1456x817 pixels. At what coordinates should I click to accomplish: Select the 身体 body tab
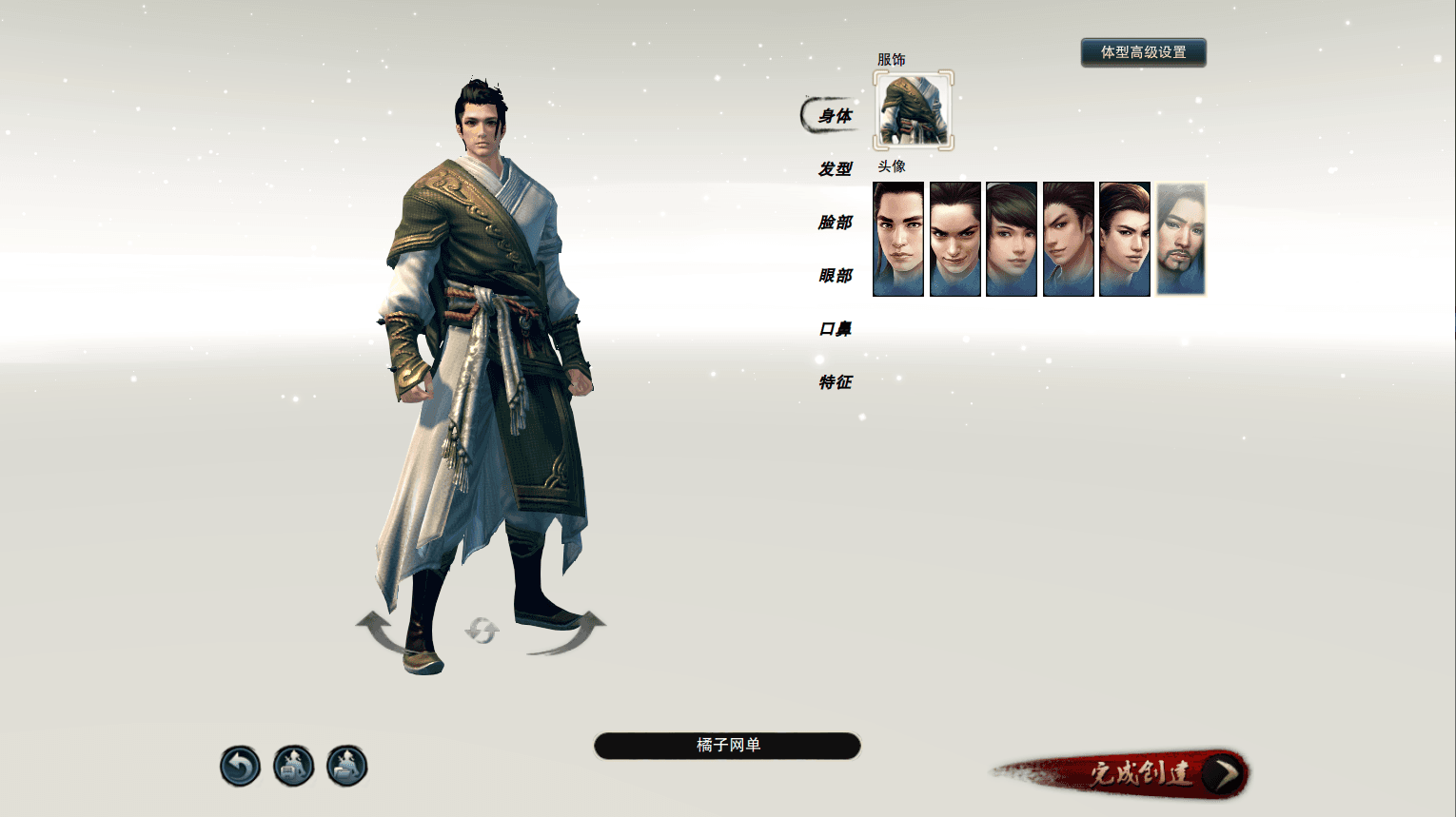tap(835, 116)
